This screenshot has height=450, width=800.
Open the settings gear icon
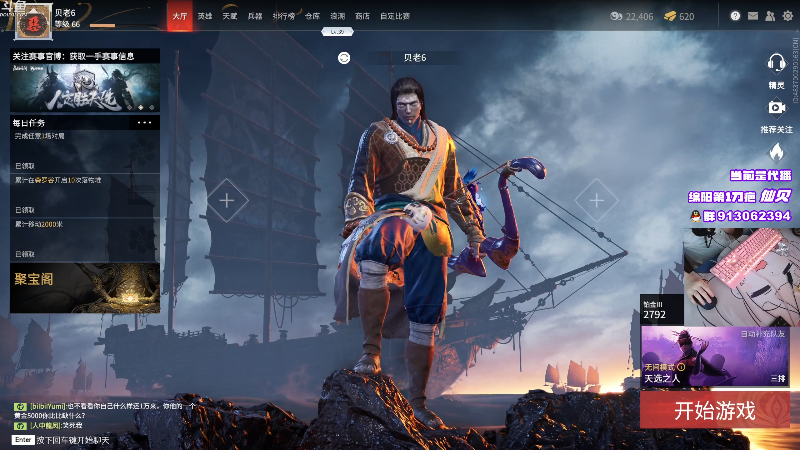point(787,16)
